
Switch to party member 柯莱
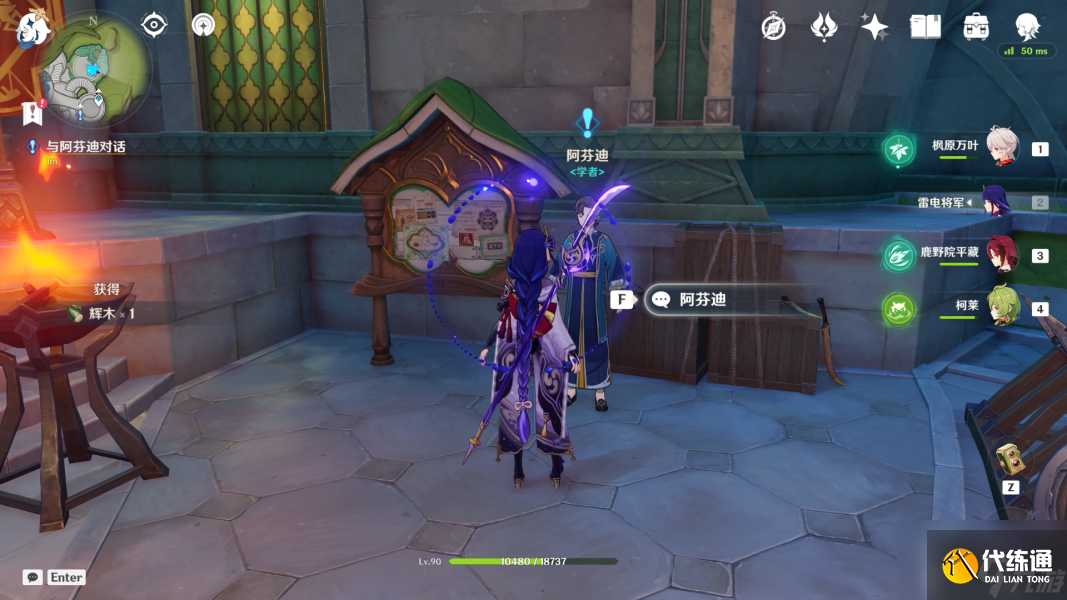(x=1002, y=307)
